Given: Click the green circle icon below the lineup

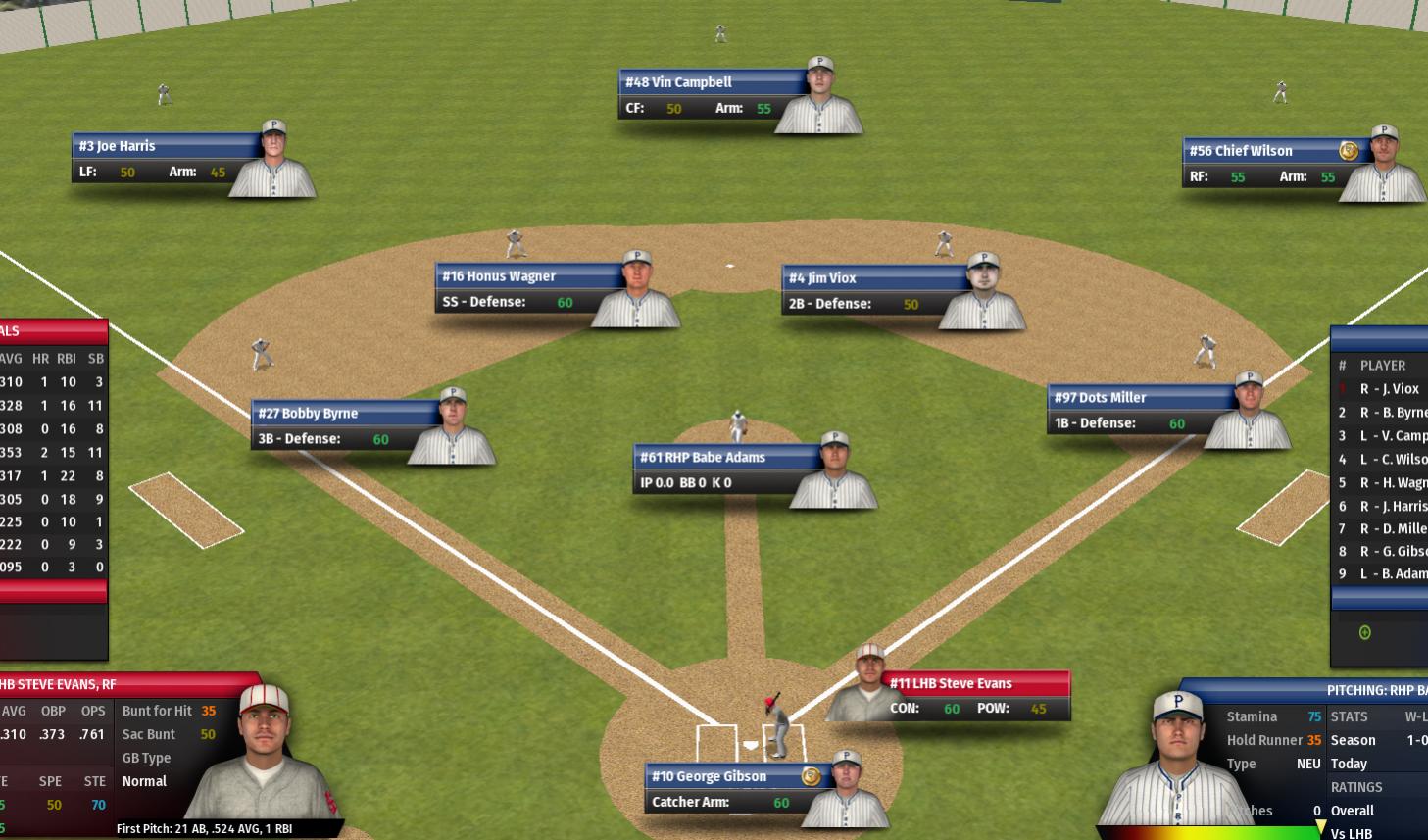Looking at the screenshot, I should coord(1364,633).
